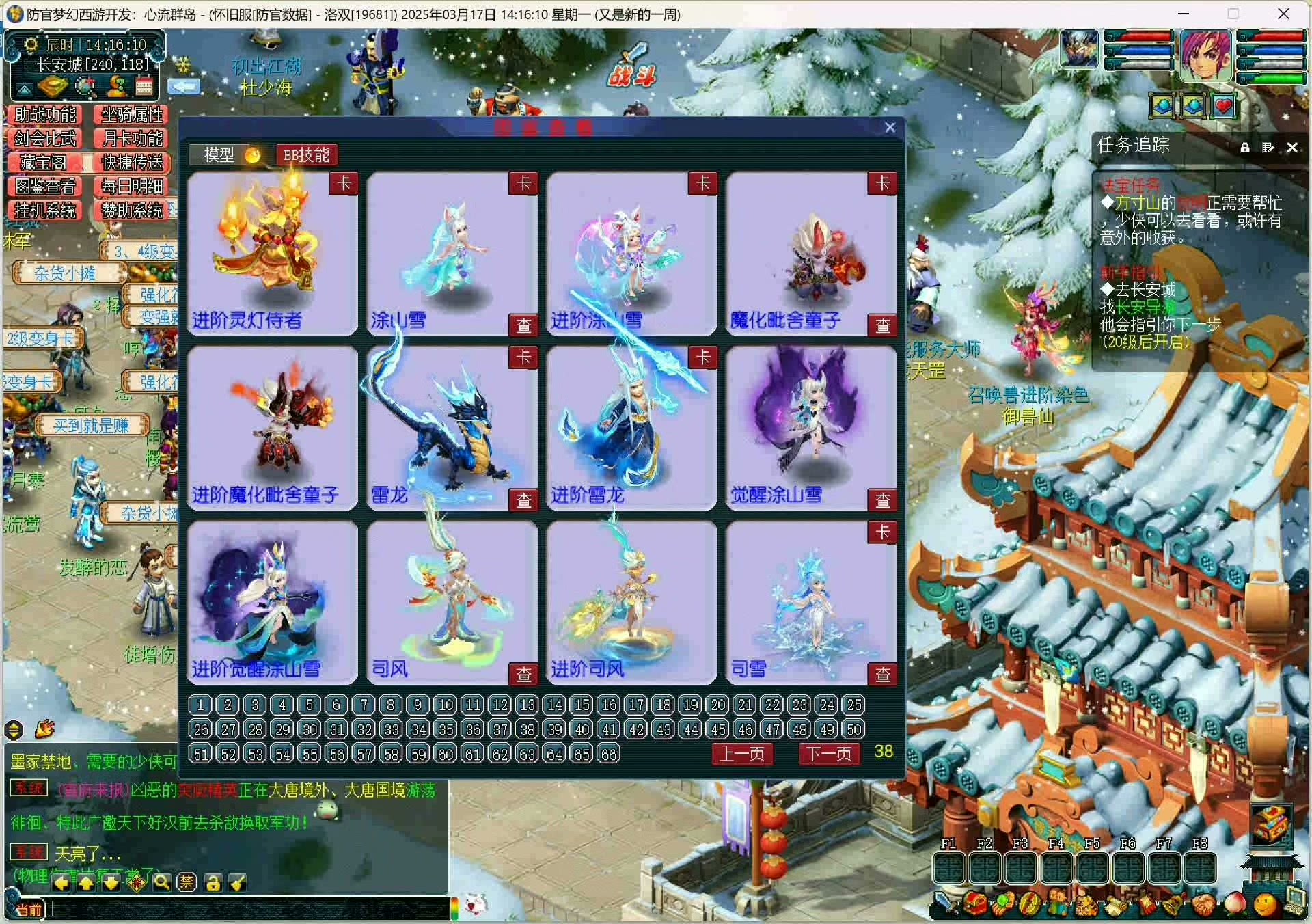Select the 进阶灵灯侍者 pet card
The image size is (1312, 924).
pyautogui.click(x=272, y=253)
